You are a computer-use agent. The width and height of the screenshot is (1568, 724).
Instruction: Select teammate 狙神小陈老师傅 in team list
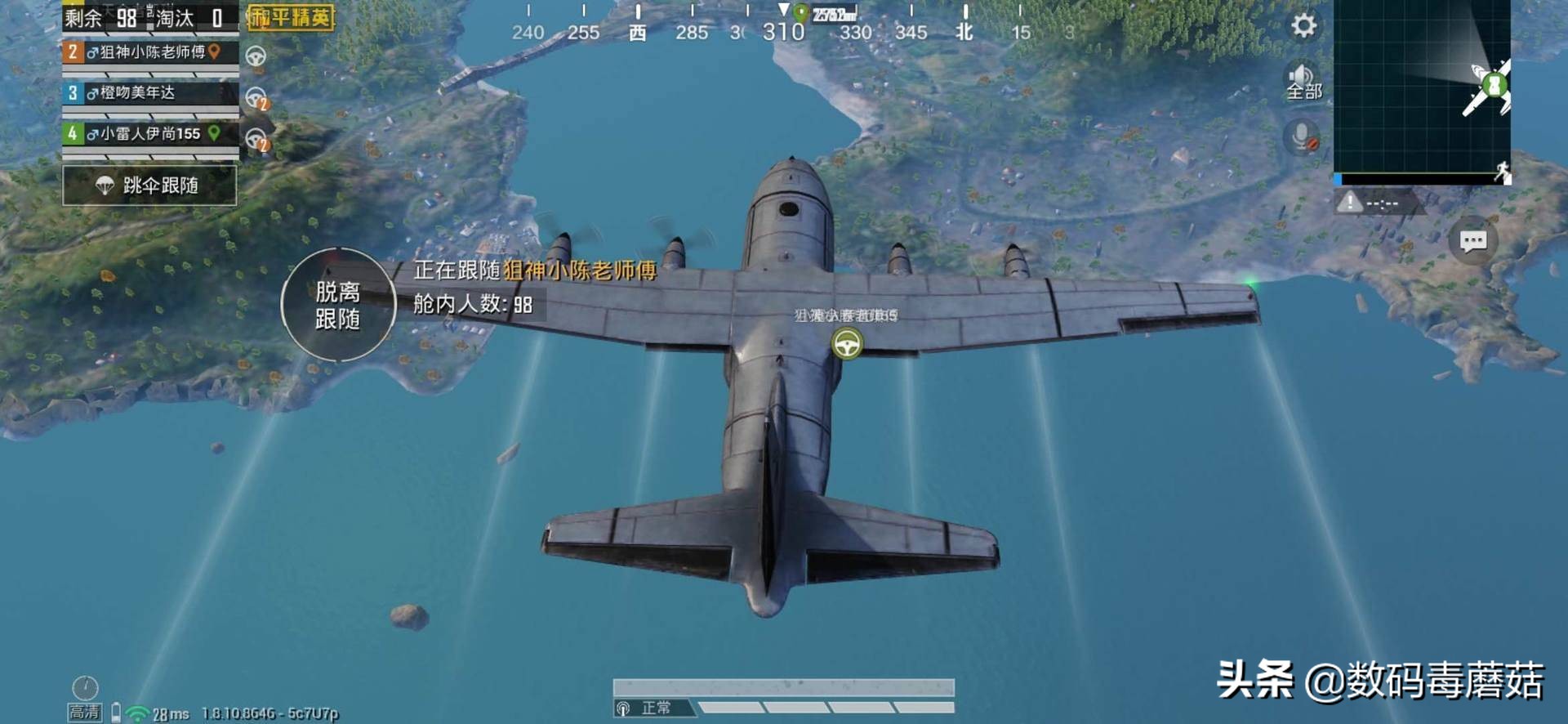[x=151, y=52]
